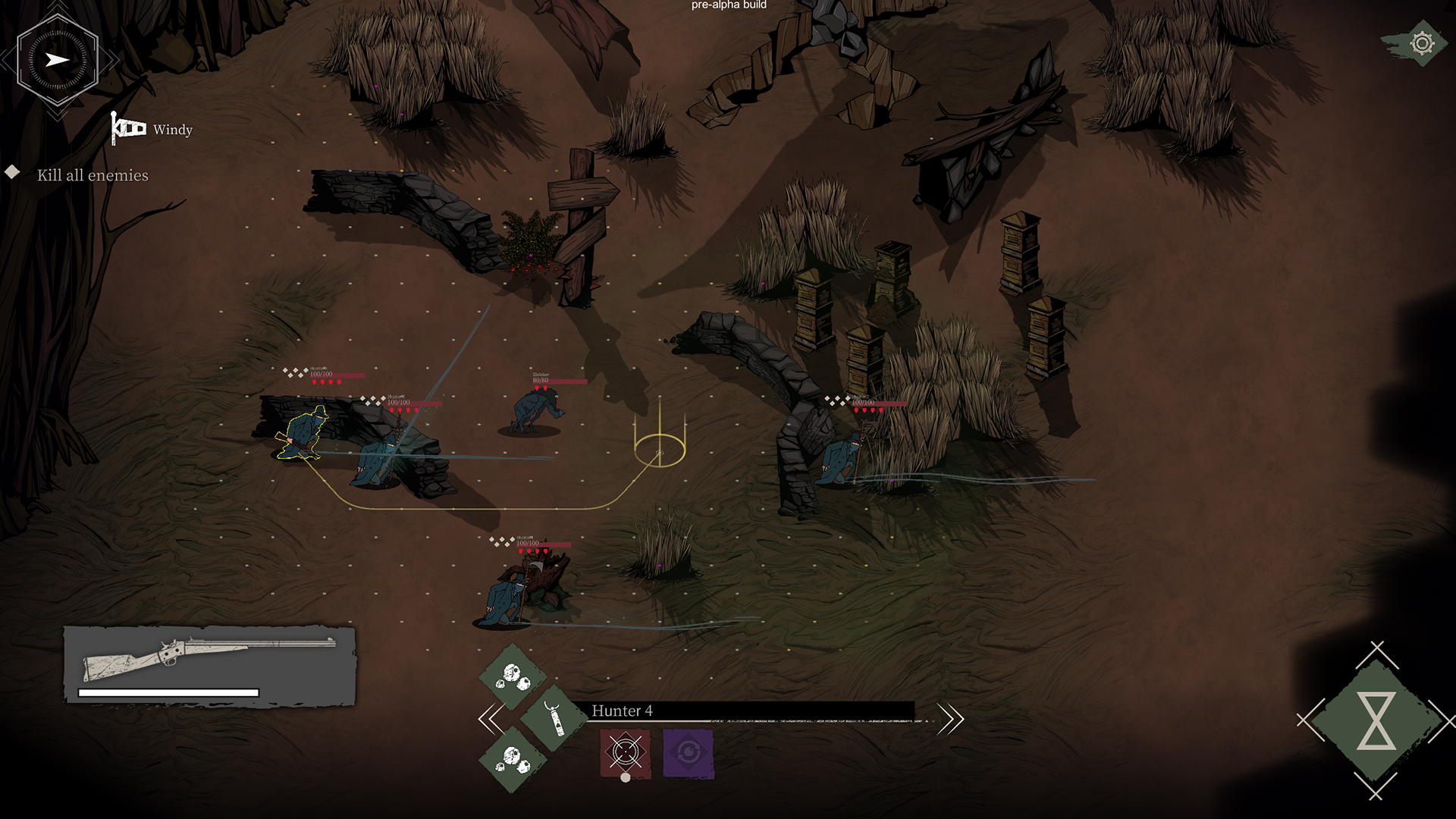This screenshot has height=819, width=1456.
Task: End turn with the hourglass button
Action: point(1376,720)
